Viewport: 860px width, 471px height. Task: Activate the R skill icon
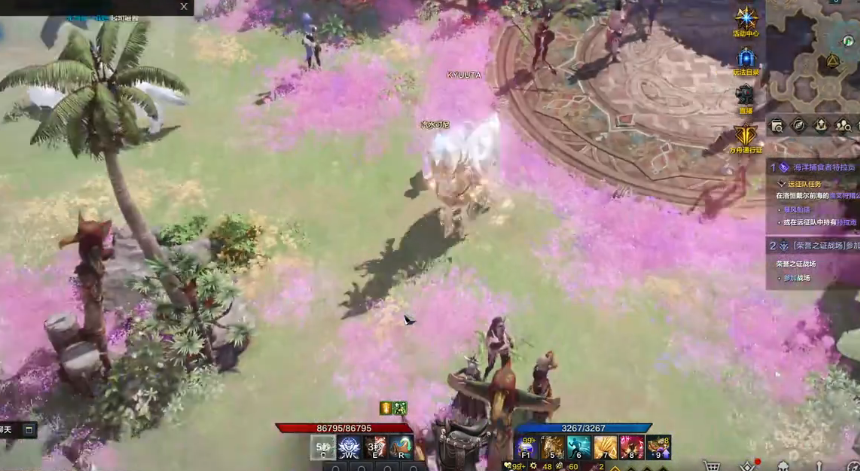[402, 448]
